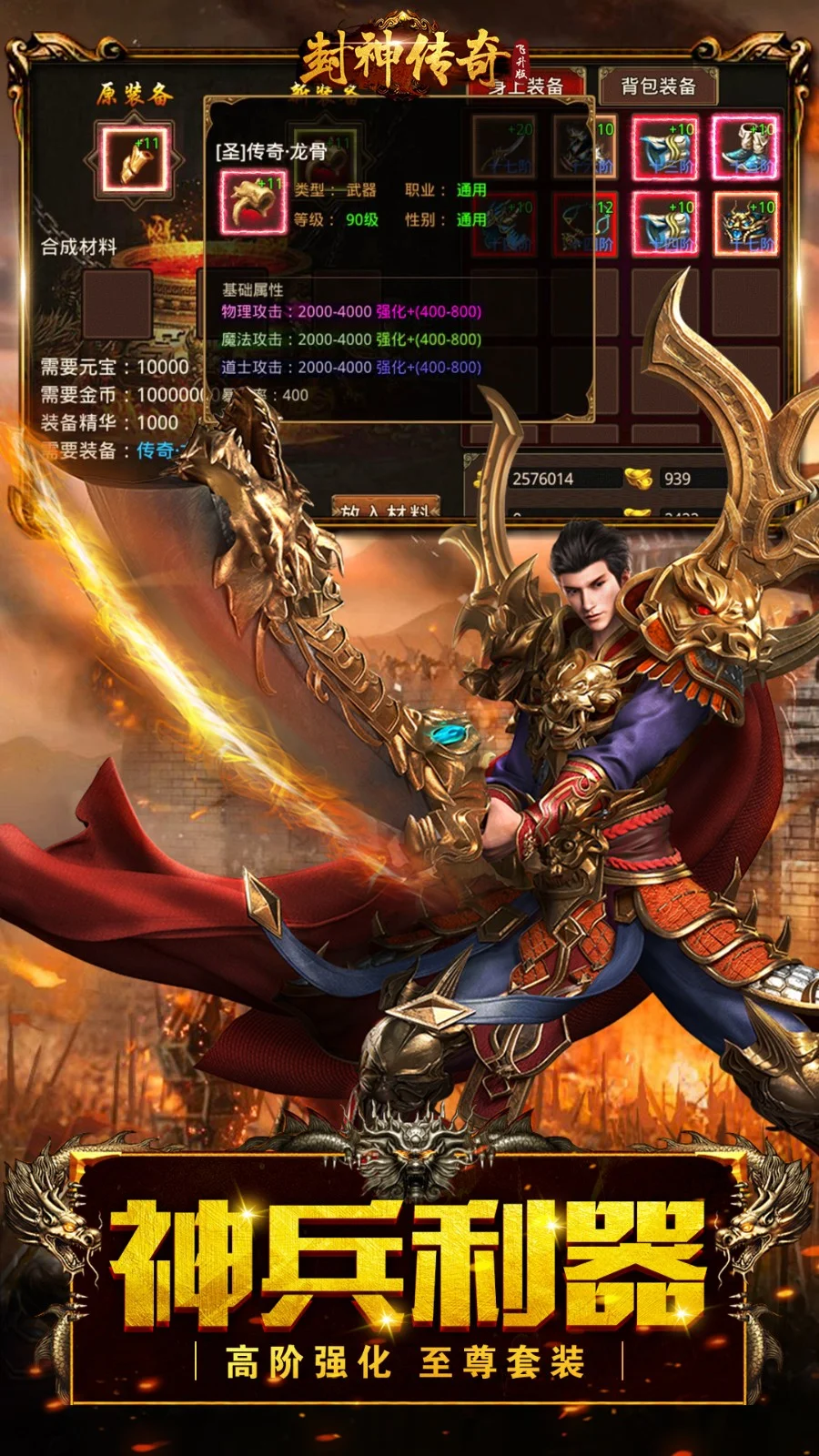Viewport: 819px width, 1456px height.
Task: Click the 放入材料 button
Action: click(388, 510)
